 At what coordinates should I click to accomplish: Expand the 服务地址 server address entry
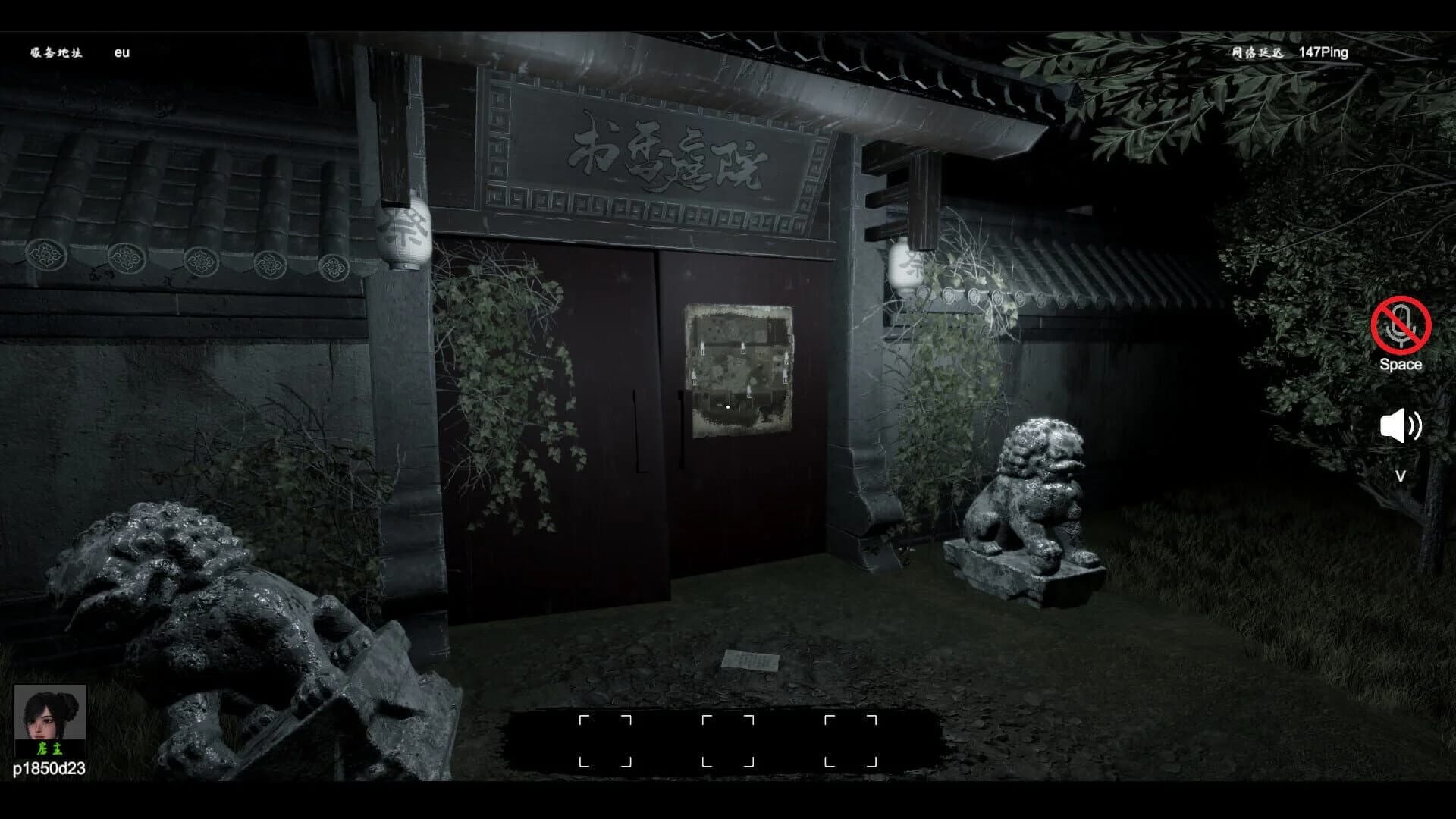pyautogui.click(x=56, y=52)
